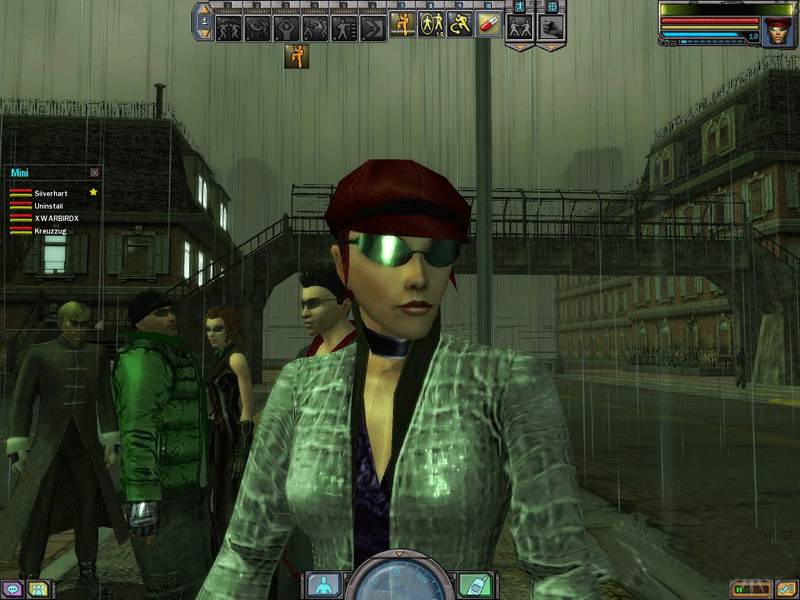800x600 pixels.
Task: Use the red and white pill item
Action: (x=490, y=24)
